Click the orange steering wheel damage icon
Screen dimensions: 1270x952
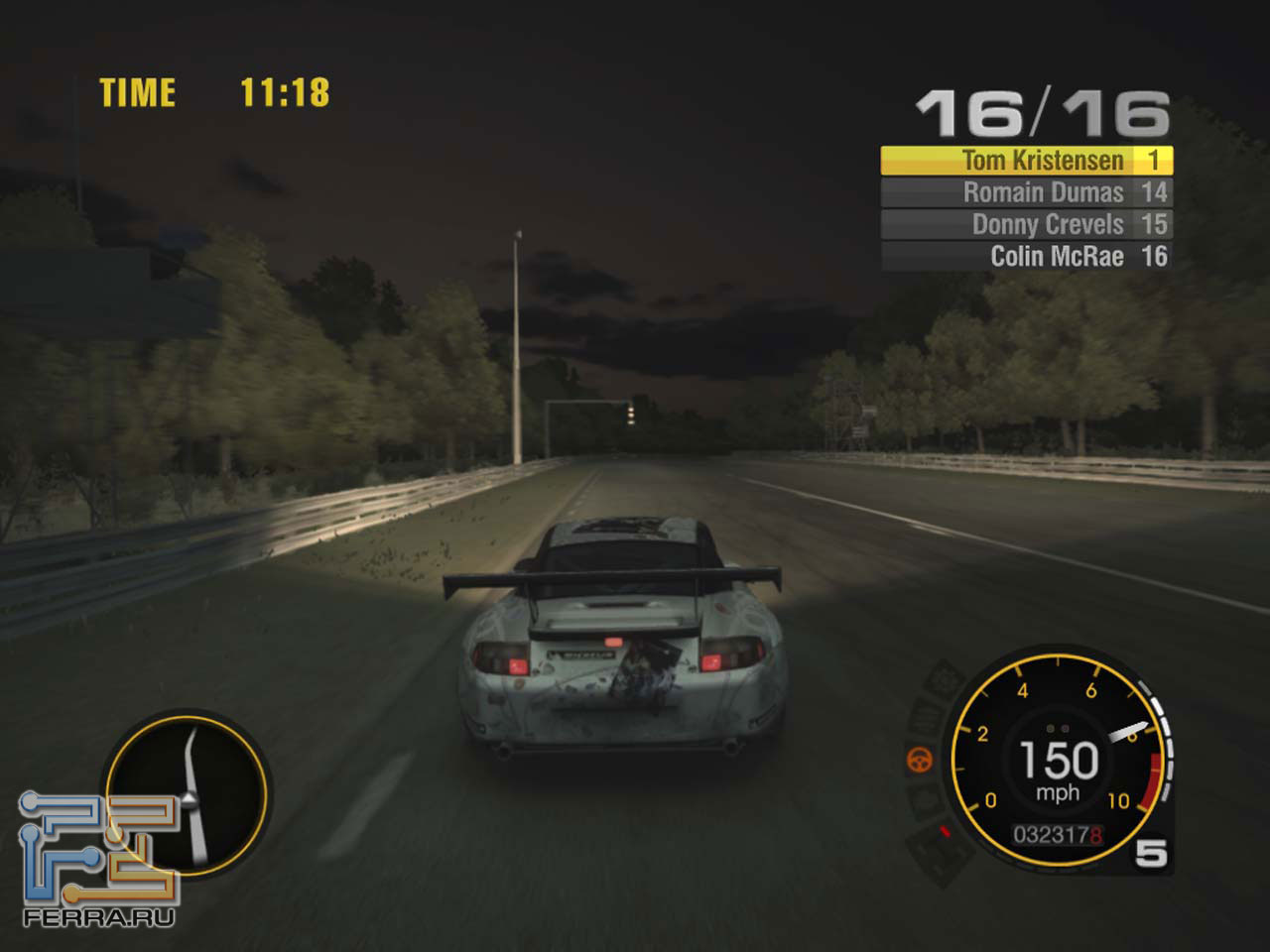click(920, 761)
